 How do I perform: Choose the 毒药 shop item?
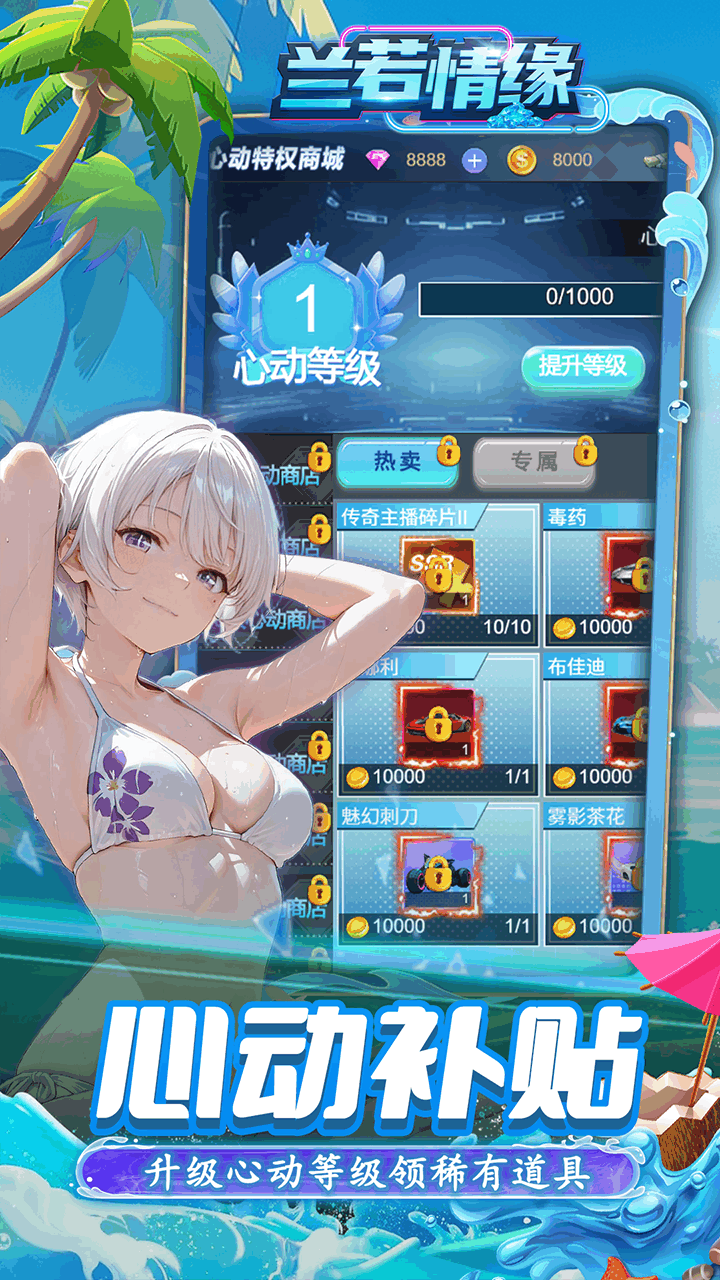click(x=600, y=575)
